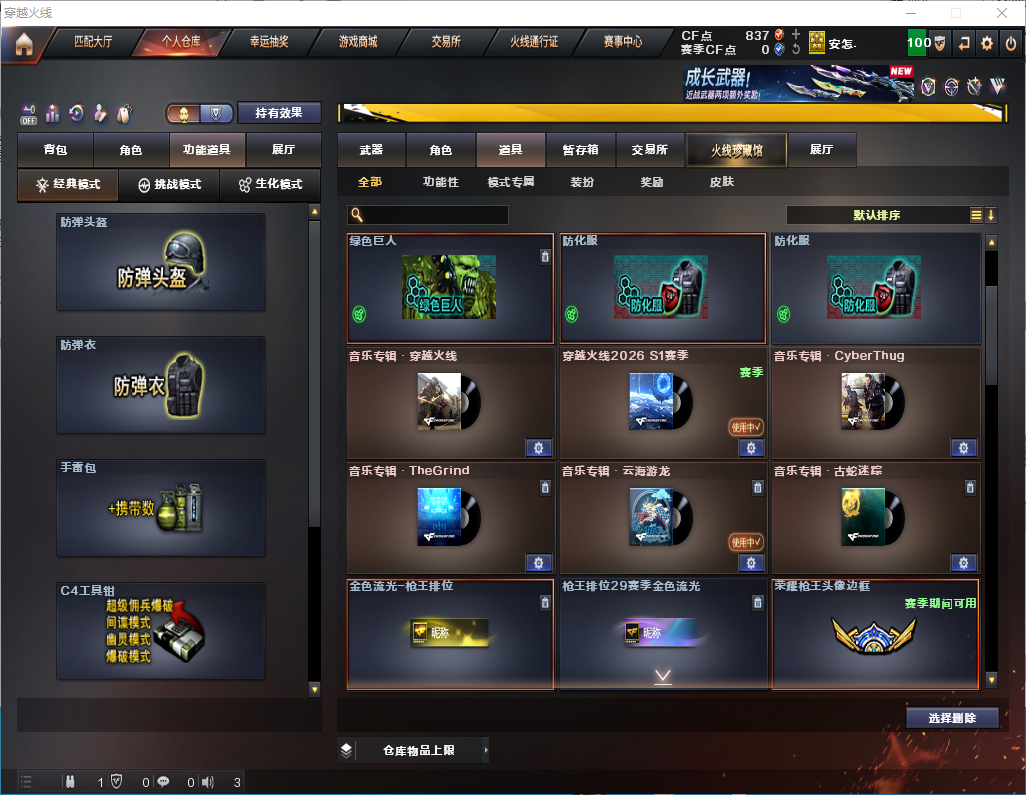Open the 幸运抽奖 lucky draw page
Image resolution: width=1026 pixels, height=795 pixels.
coord(269,43)
